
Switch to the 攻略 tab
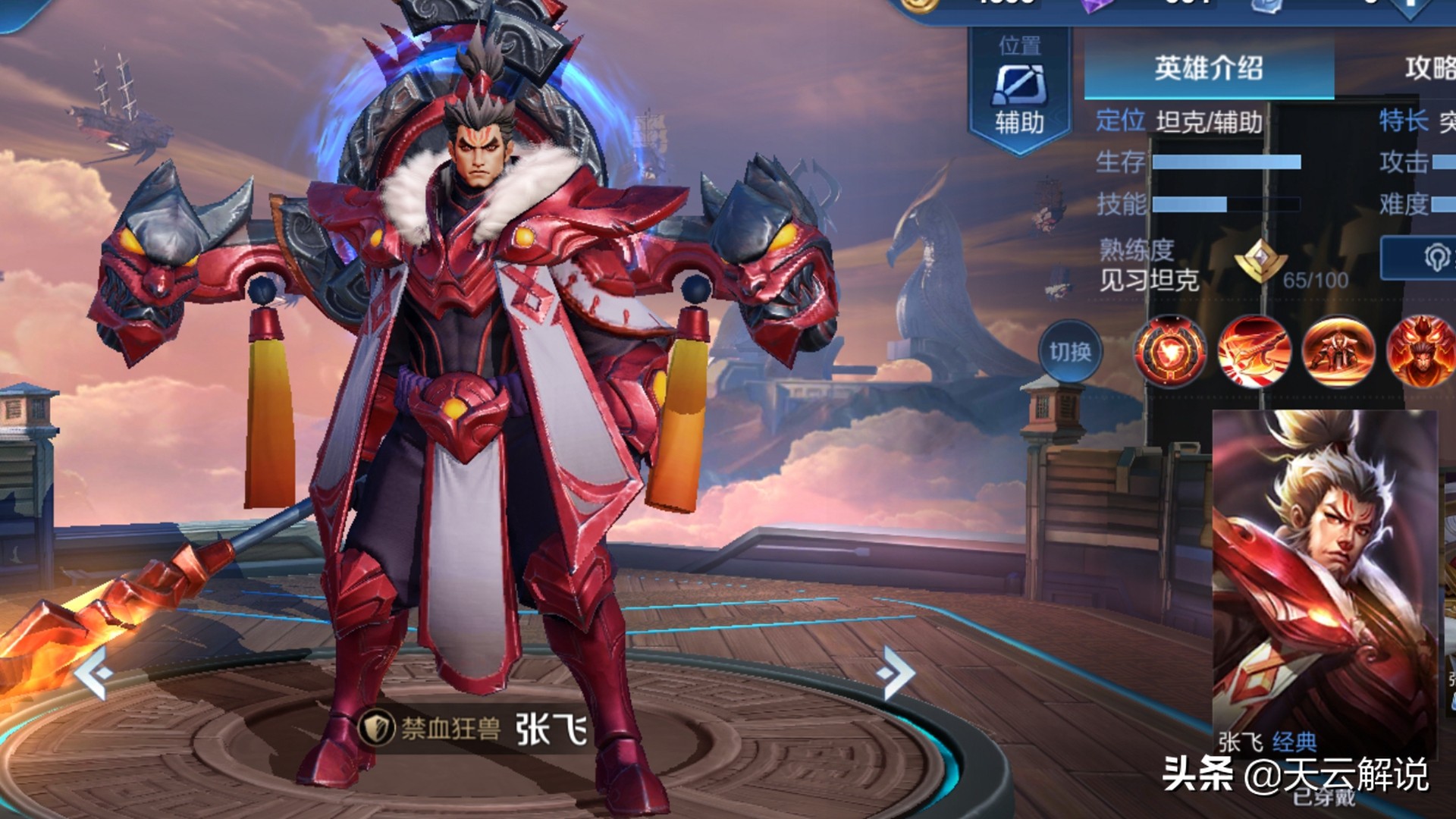coord(1430,69)
